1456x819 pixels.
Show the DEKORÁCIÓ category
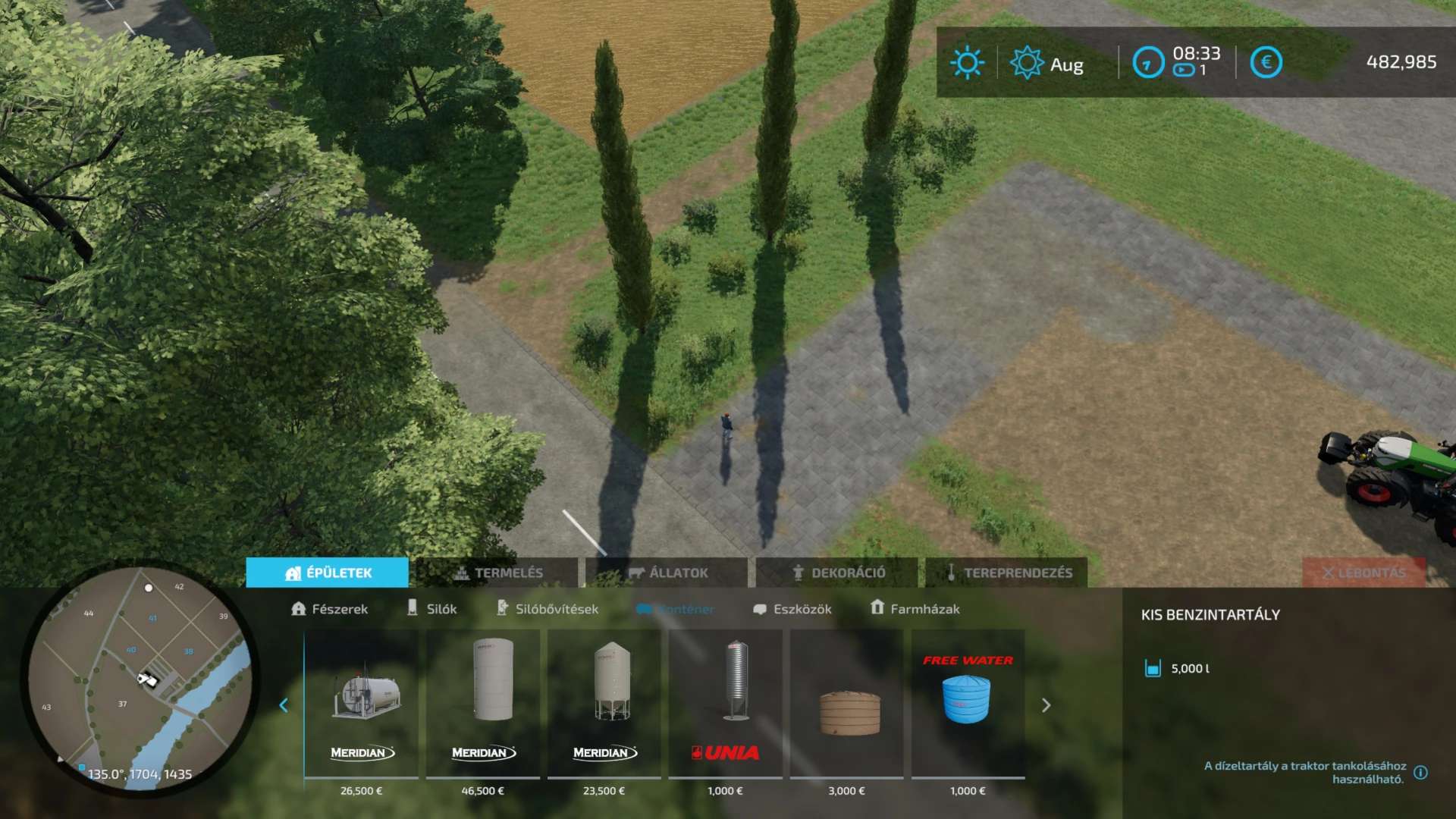pyautogui.click(x=838, y=573)
